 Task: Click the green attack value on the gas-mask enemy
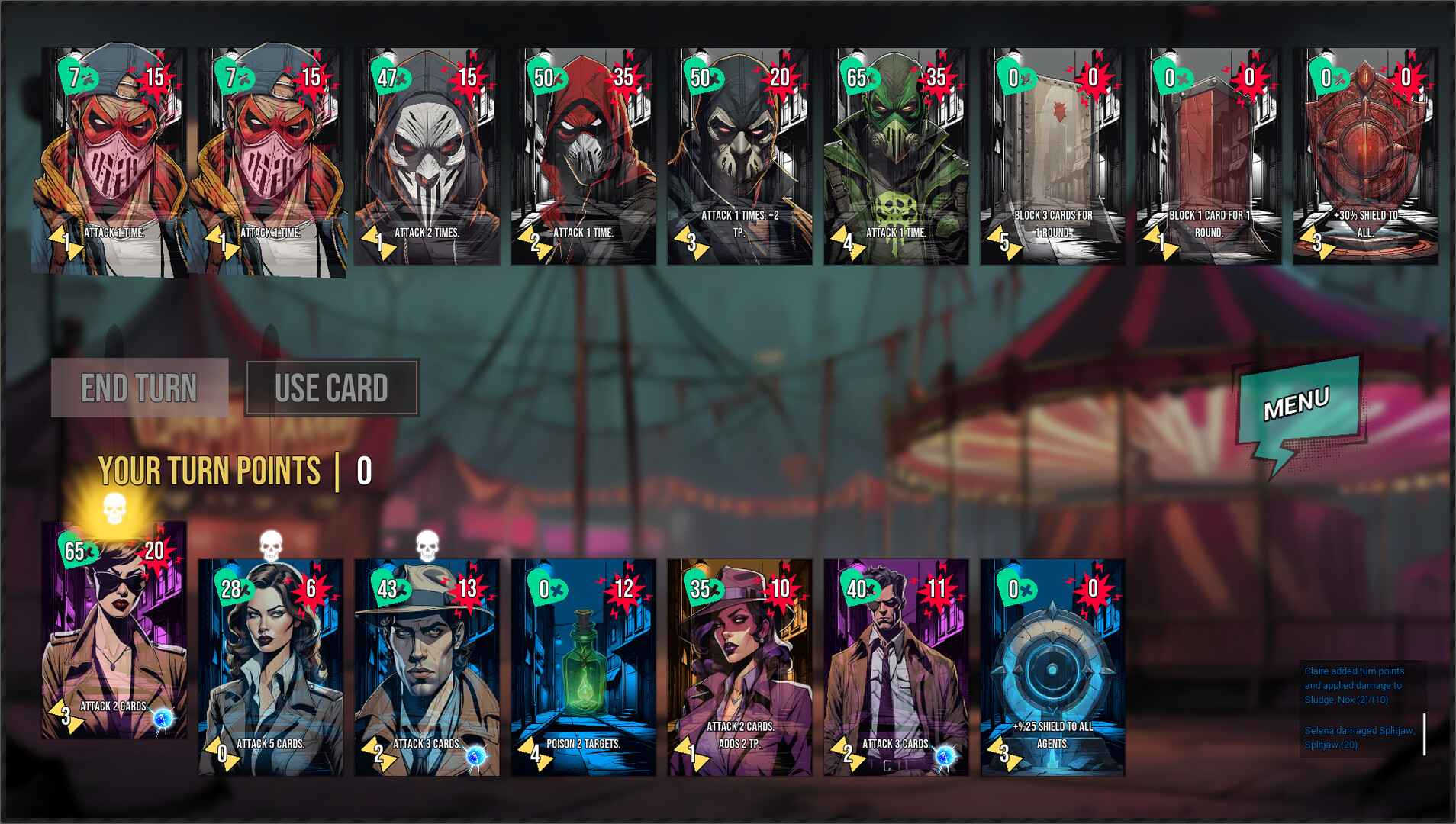[857, 76]
